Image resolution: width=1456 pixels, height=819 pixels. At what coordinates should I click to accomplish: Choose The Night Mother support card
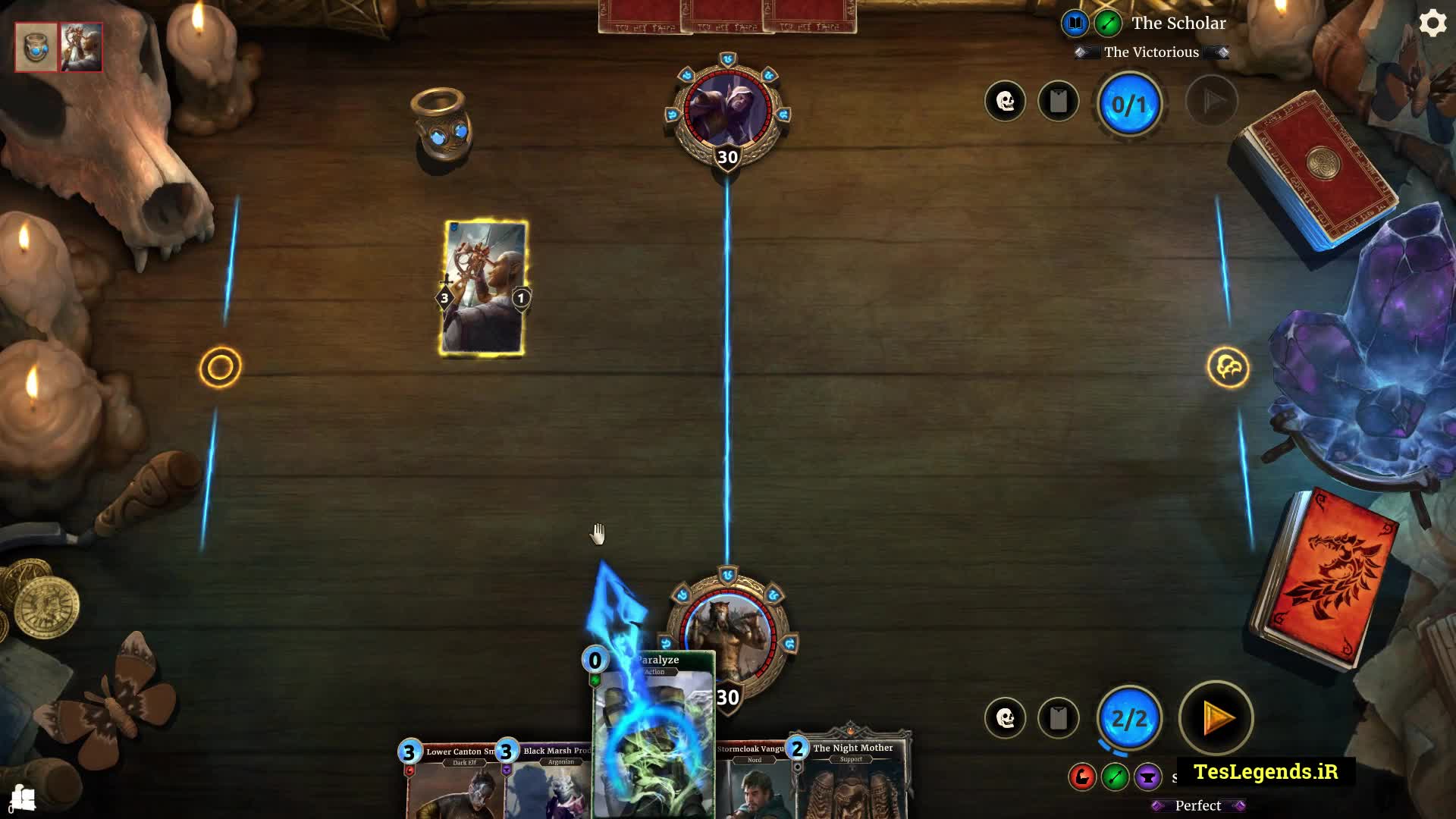tap(852, 781)
